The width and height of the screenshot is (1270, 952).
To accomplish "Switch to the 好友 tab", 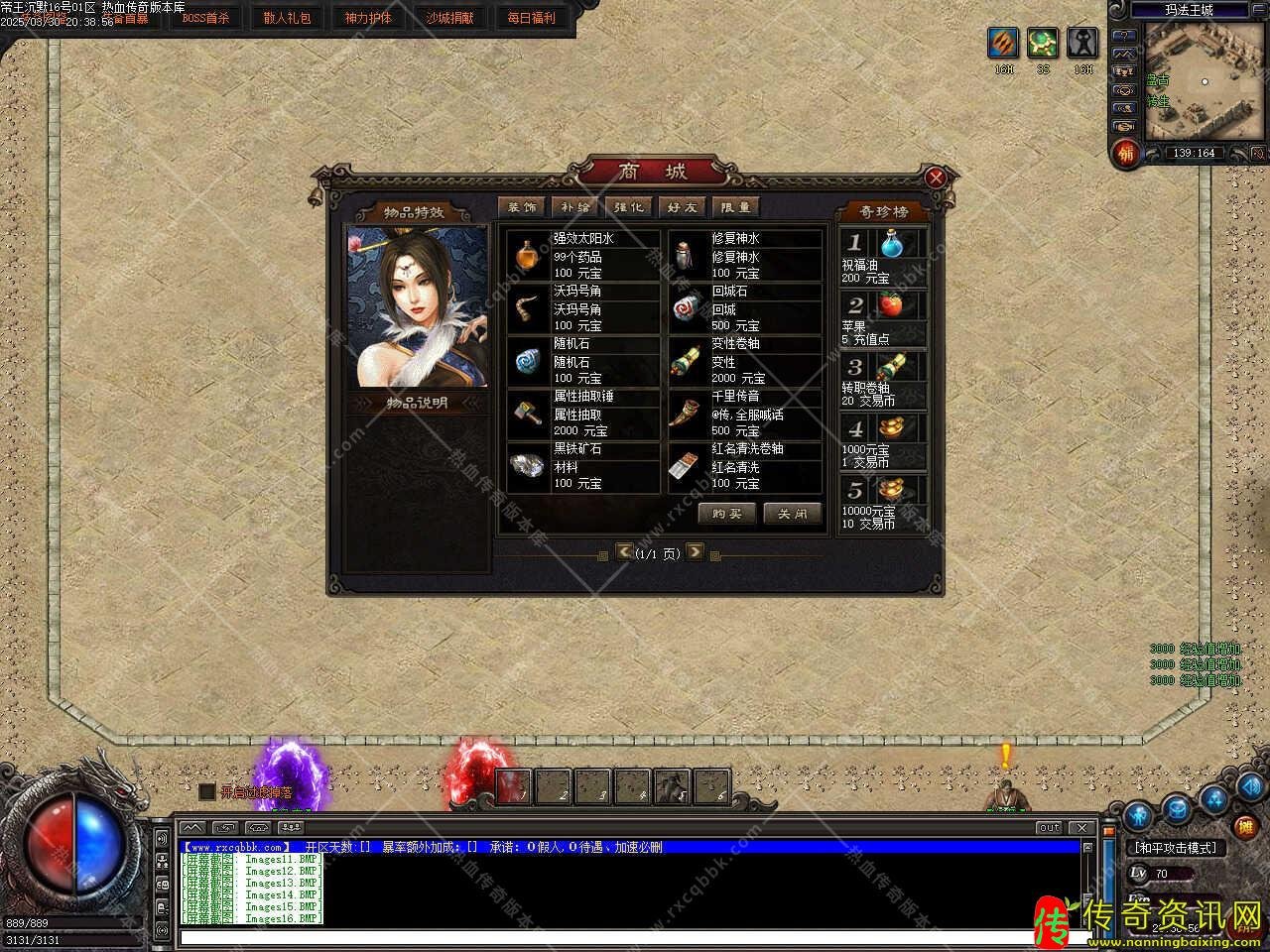I will pos(683,206).
